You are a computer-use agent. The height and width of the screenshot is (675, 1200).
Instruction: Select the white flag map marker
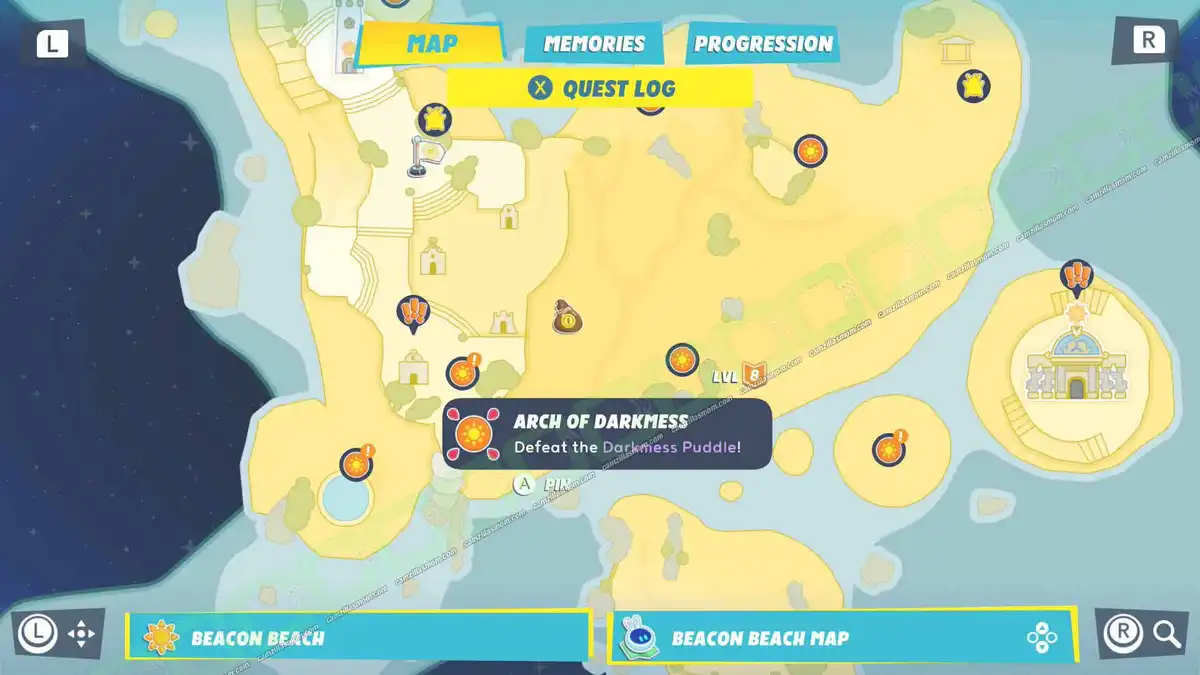click(420, 156)
